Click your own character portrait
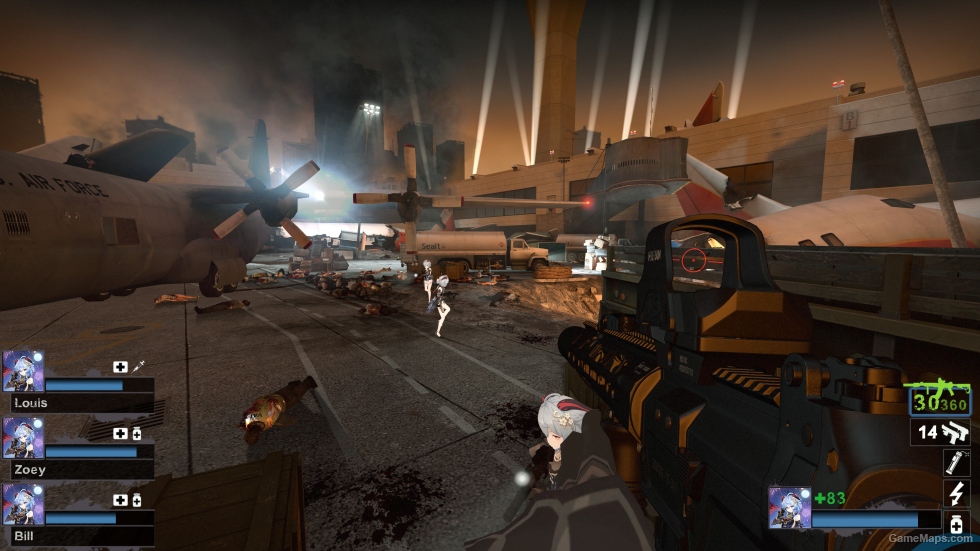The width and height of the screenshot is (980, 551). (x=789, y=507)
